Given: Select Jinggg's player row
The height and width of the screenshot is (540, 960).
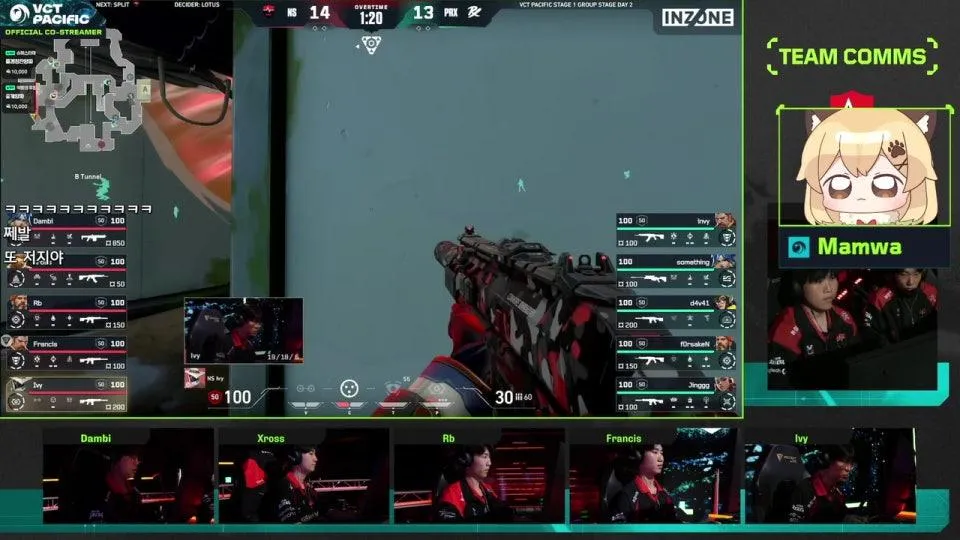Looking at the screenshot, I should pos(676,394).
